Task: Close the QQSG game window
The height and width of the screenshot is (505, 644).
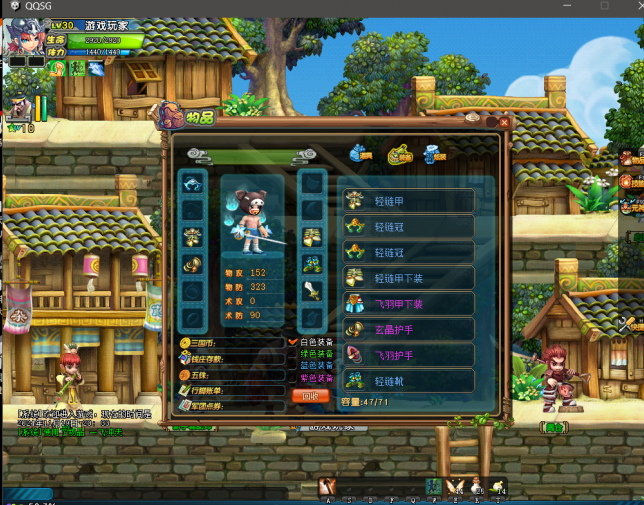Action: (x=632, y=6)
